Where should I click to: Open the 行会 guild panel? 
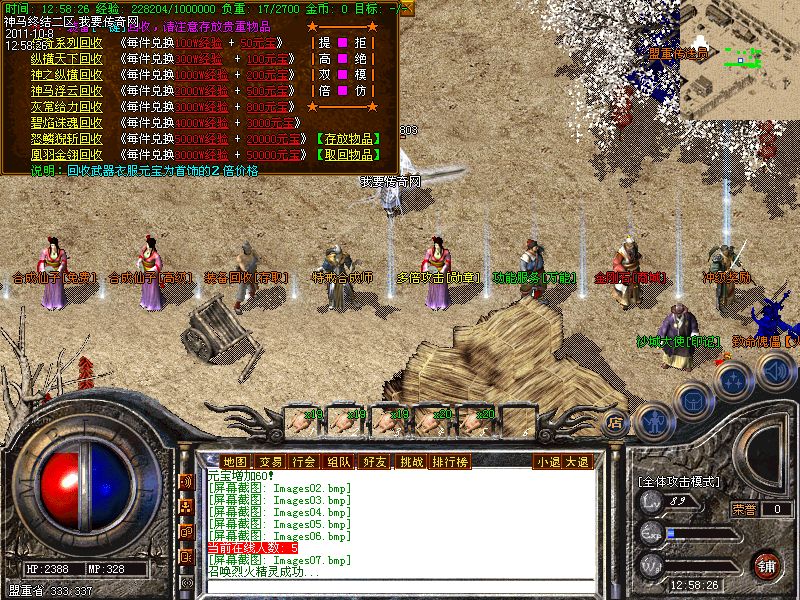point(304,462)
